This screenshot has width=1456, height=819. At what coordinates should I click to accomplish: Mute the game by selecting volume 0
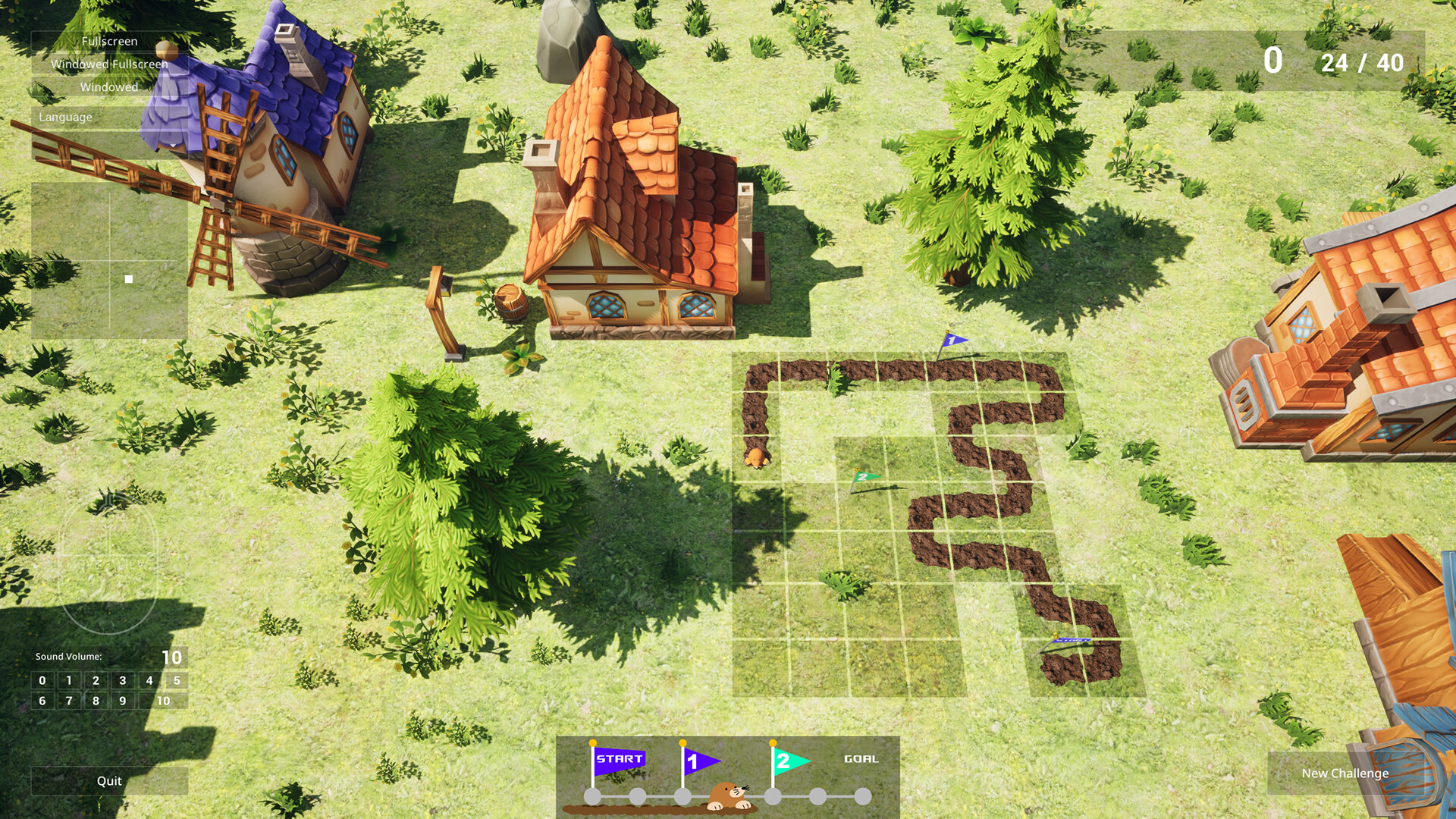(x=43, y=680)
